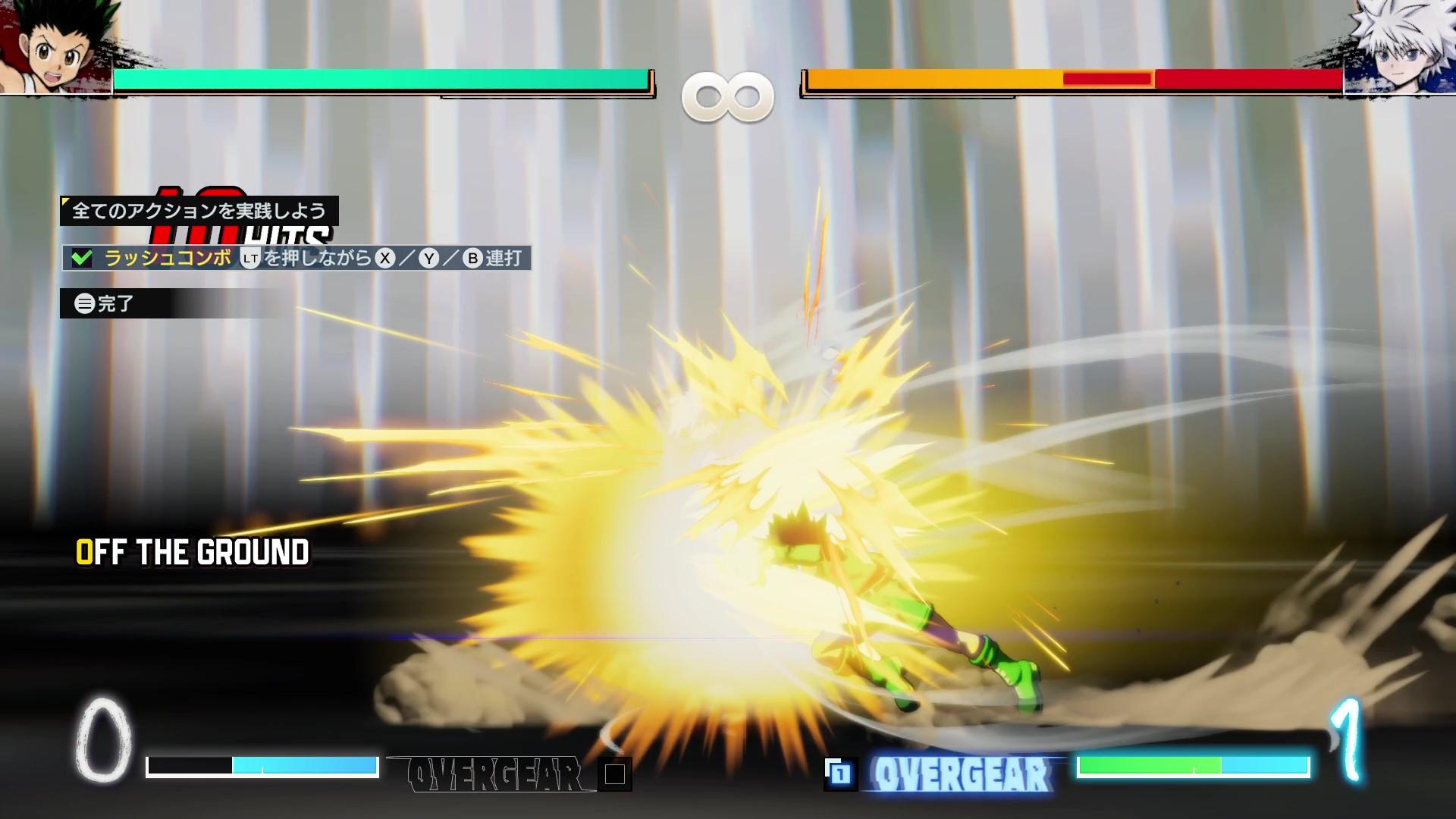Open the ラッシュコンボ mission entry
This screenshot has height=819, width=1456.
(167, 259)
